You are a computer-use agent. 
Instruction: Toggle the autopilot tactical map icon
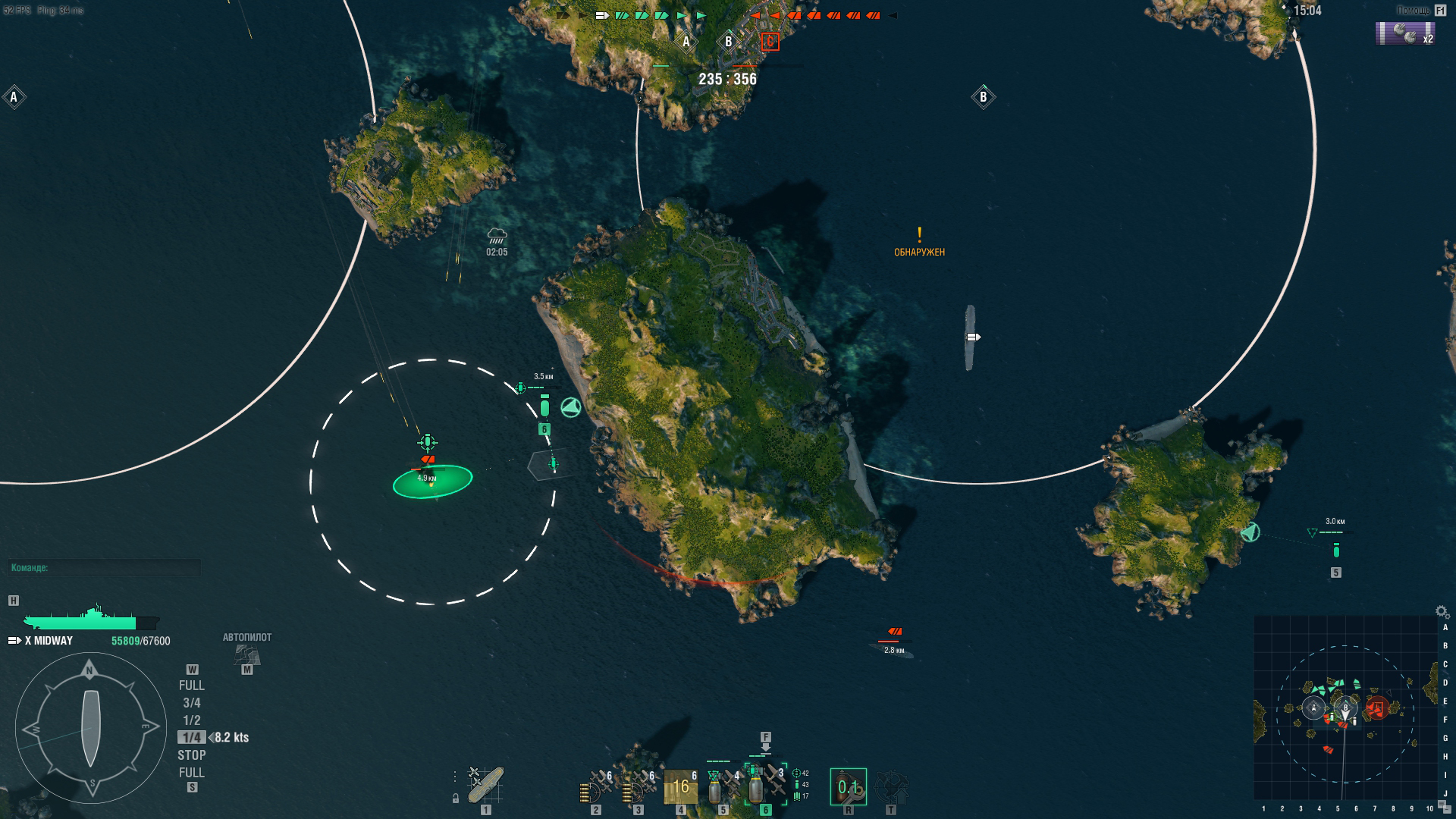coord(247,653)
